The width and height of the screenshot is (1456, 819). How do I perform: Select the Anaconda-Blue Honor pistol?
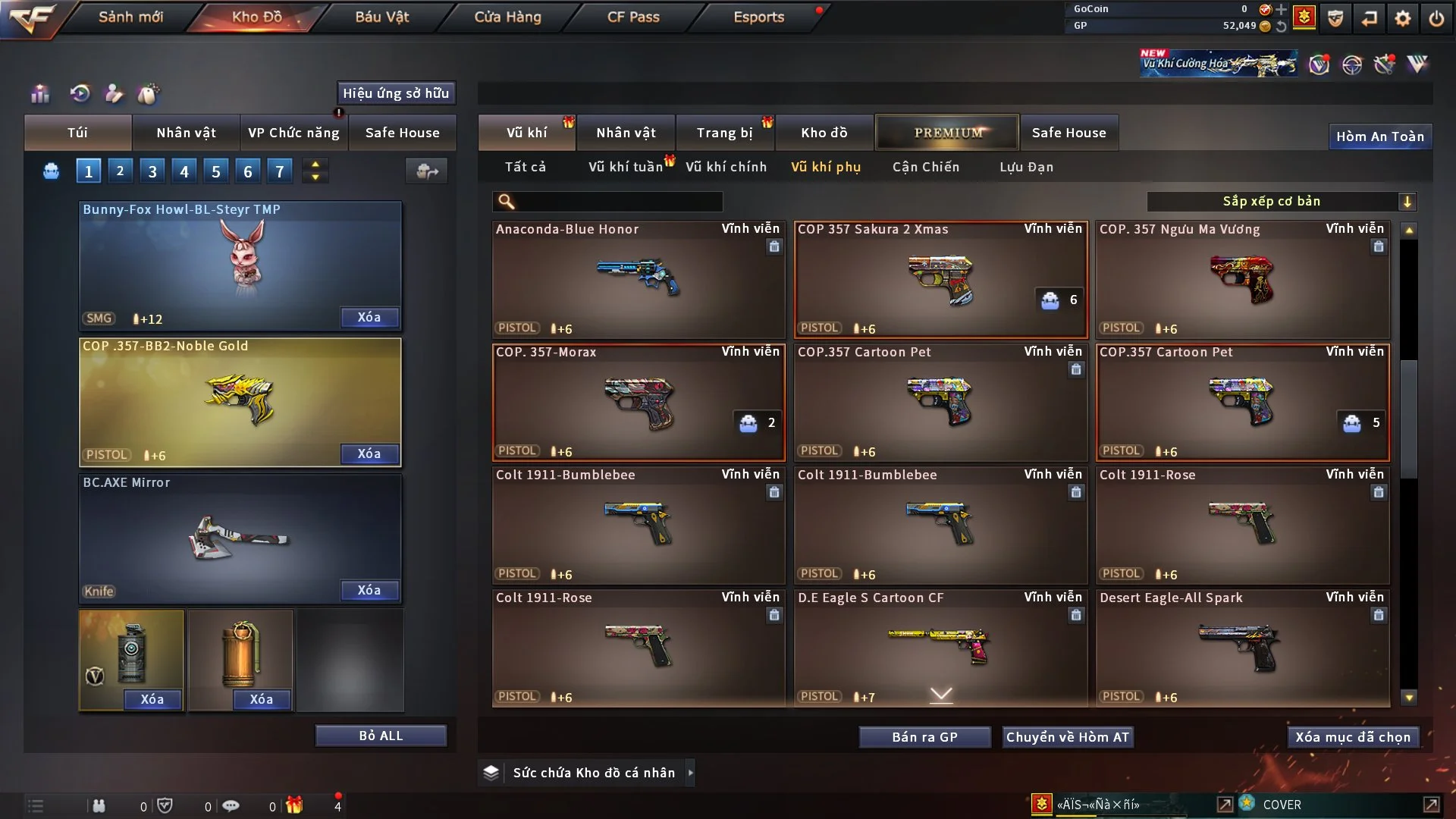[638, 279]
